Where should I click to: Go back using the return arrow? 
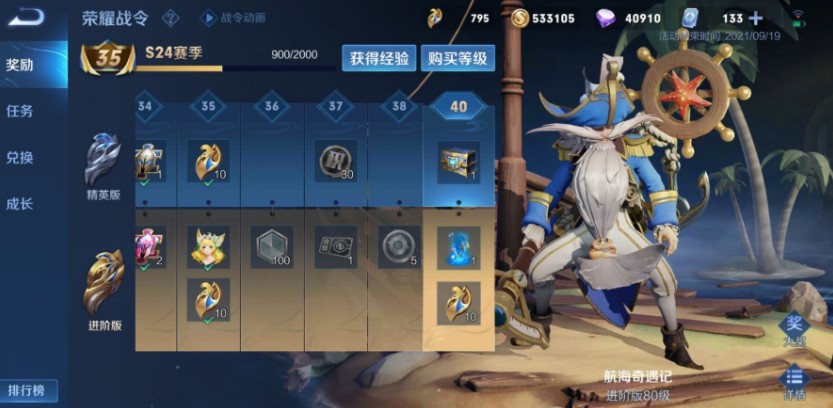point(26,17)
